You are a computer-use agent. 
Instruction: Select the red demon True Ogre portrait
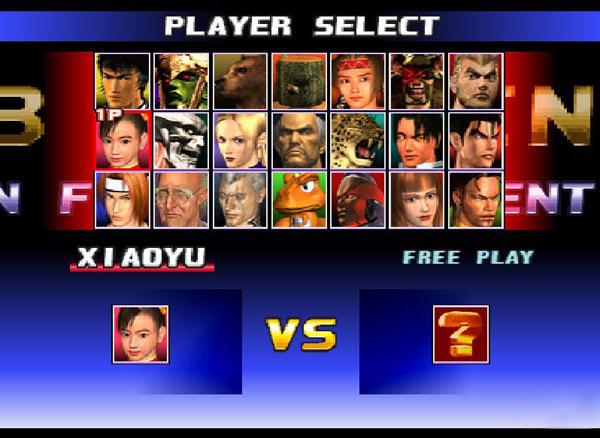pos(417,81)
